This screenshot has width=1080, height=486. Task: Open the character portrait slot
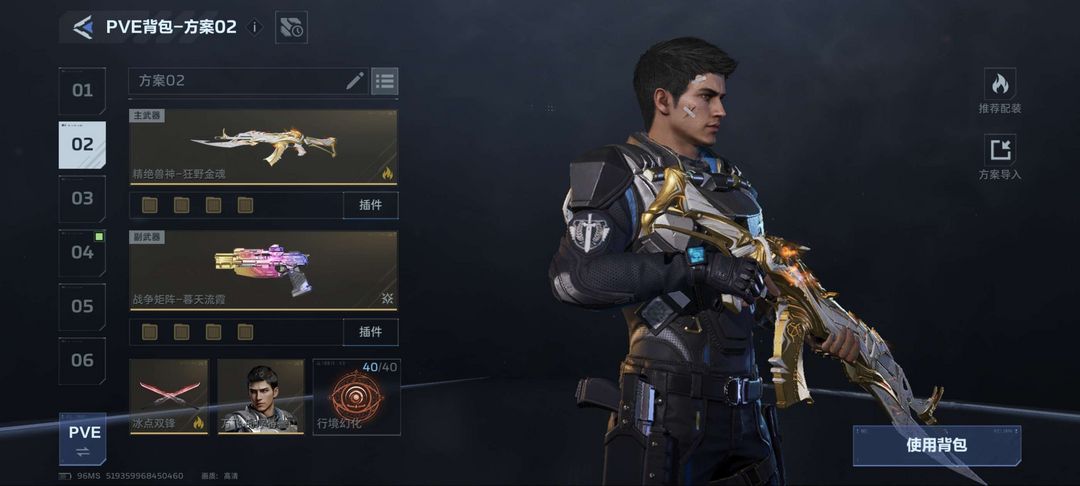coord(261,397)
